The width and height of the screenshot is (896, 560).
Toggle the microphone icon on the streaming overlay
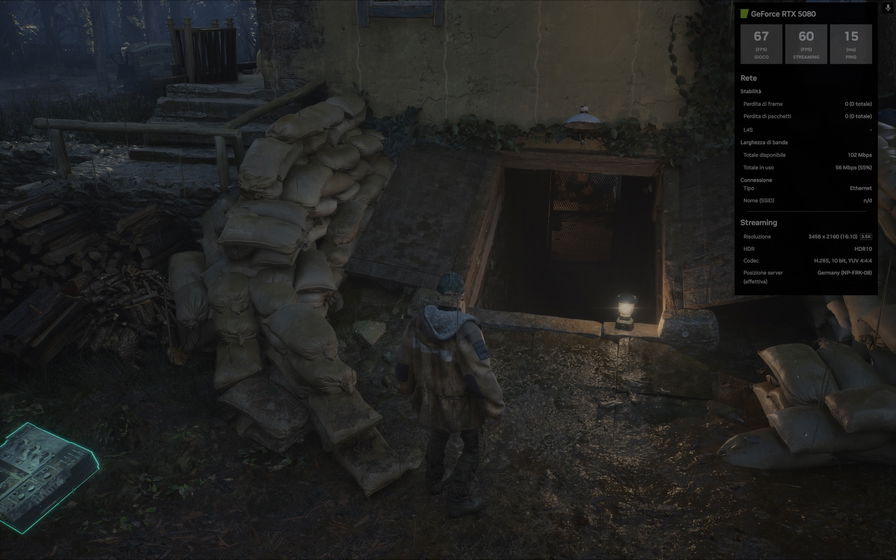tap(888, 7)
